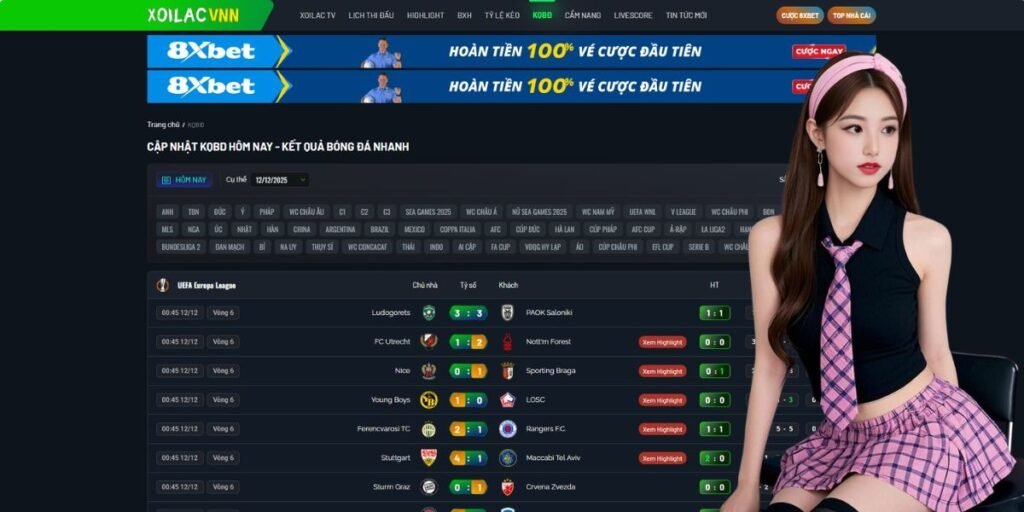1024x512 pixels.
Task: Select the KQBD nav item
Action: tap(542, 16)
